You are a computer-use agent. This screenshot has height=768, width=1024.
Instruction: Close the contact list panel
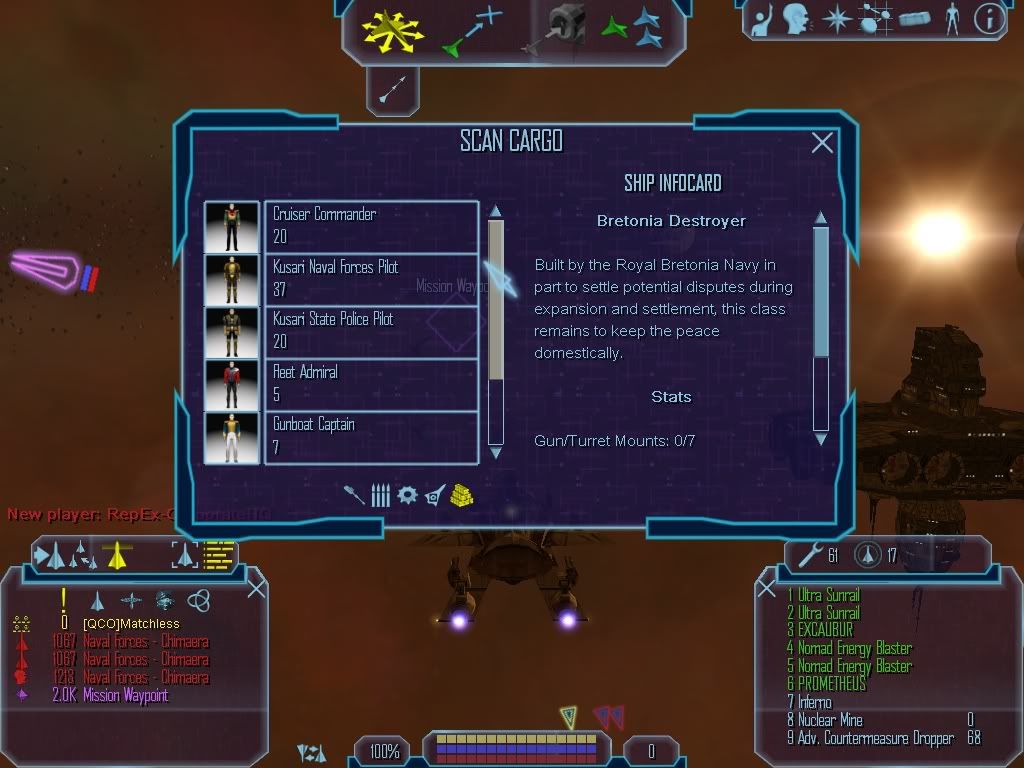256,589
